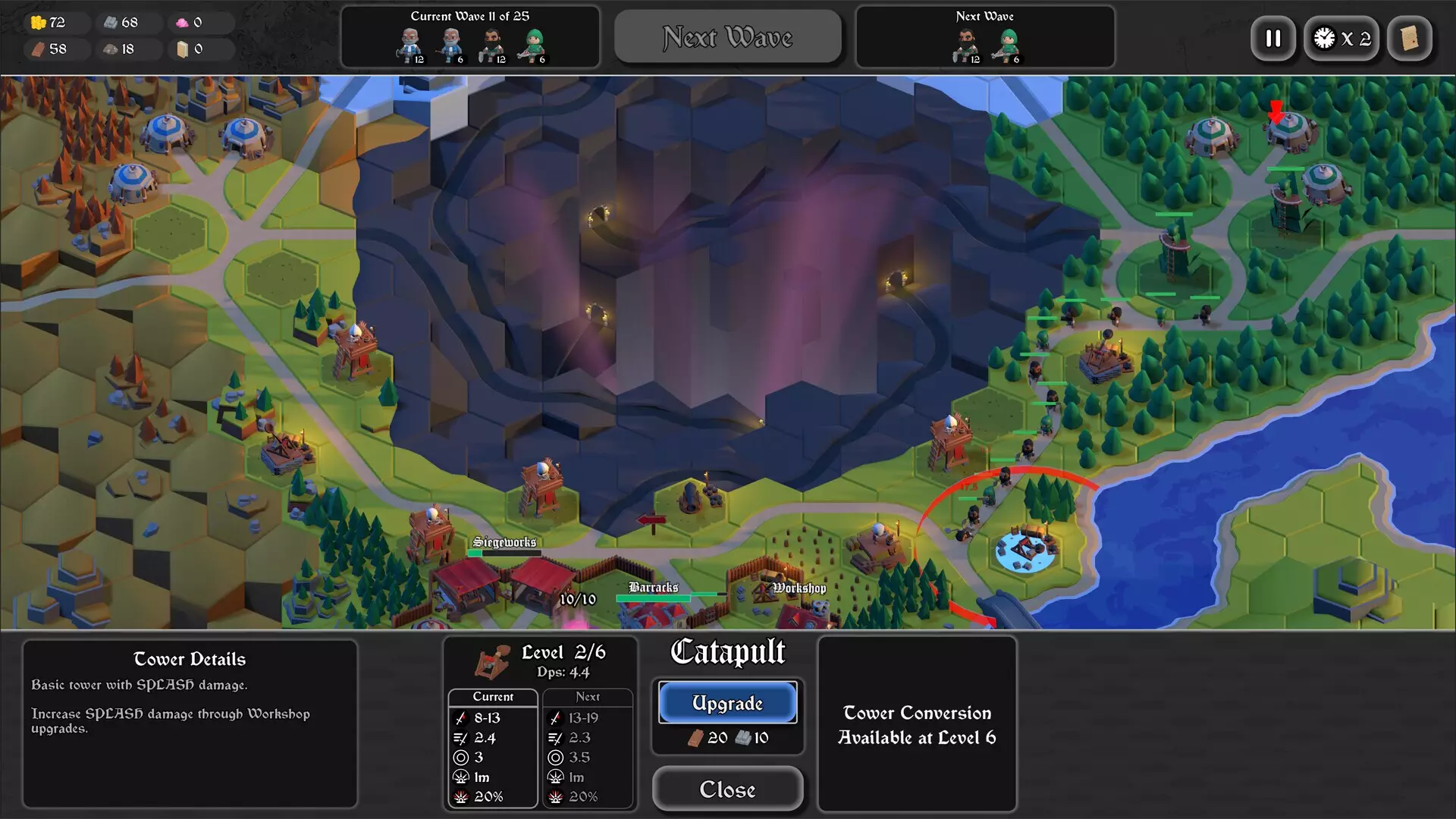Toggle the x2 game speed
This screenshot has width=1456, height=819.
pyautogui.click(x=1341, y=39)
